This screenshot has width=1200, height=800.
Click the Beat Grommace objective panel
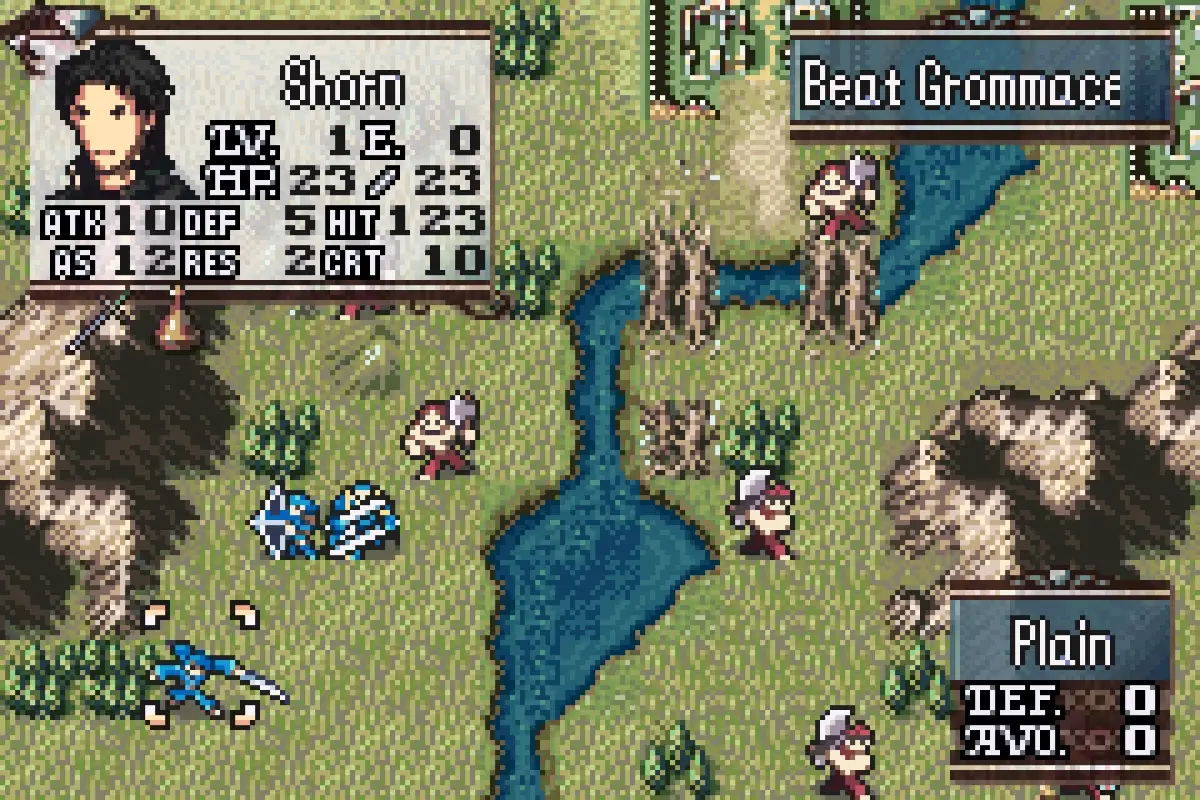point(980,86)
